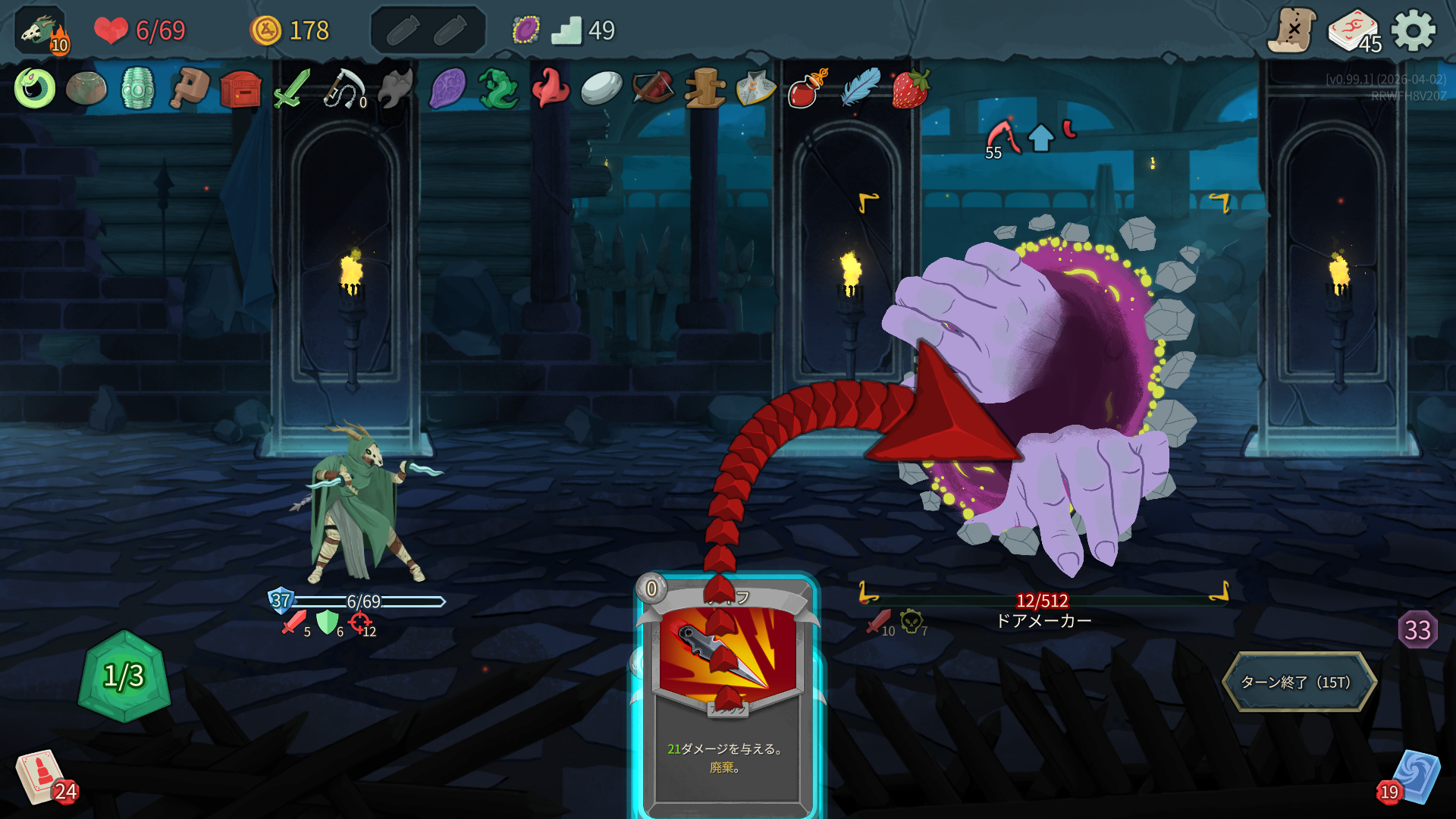Open the discard pile with 19 cards
This screenshot has height=819, width=1456.
click(1413, 778)
